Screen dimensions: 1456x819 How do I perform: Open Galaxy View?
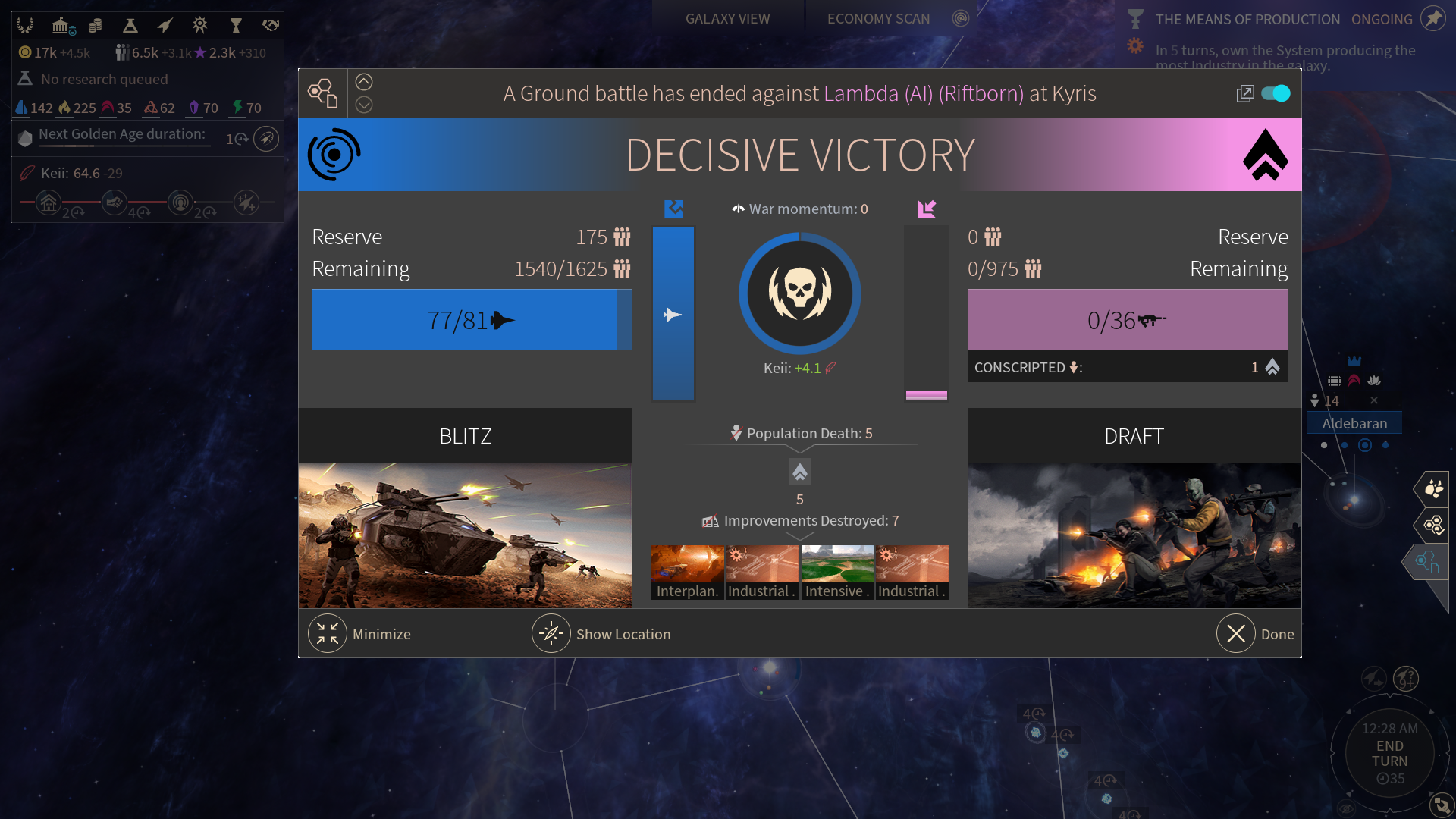[727, 19]
